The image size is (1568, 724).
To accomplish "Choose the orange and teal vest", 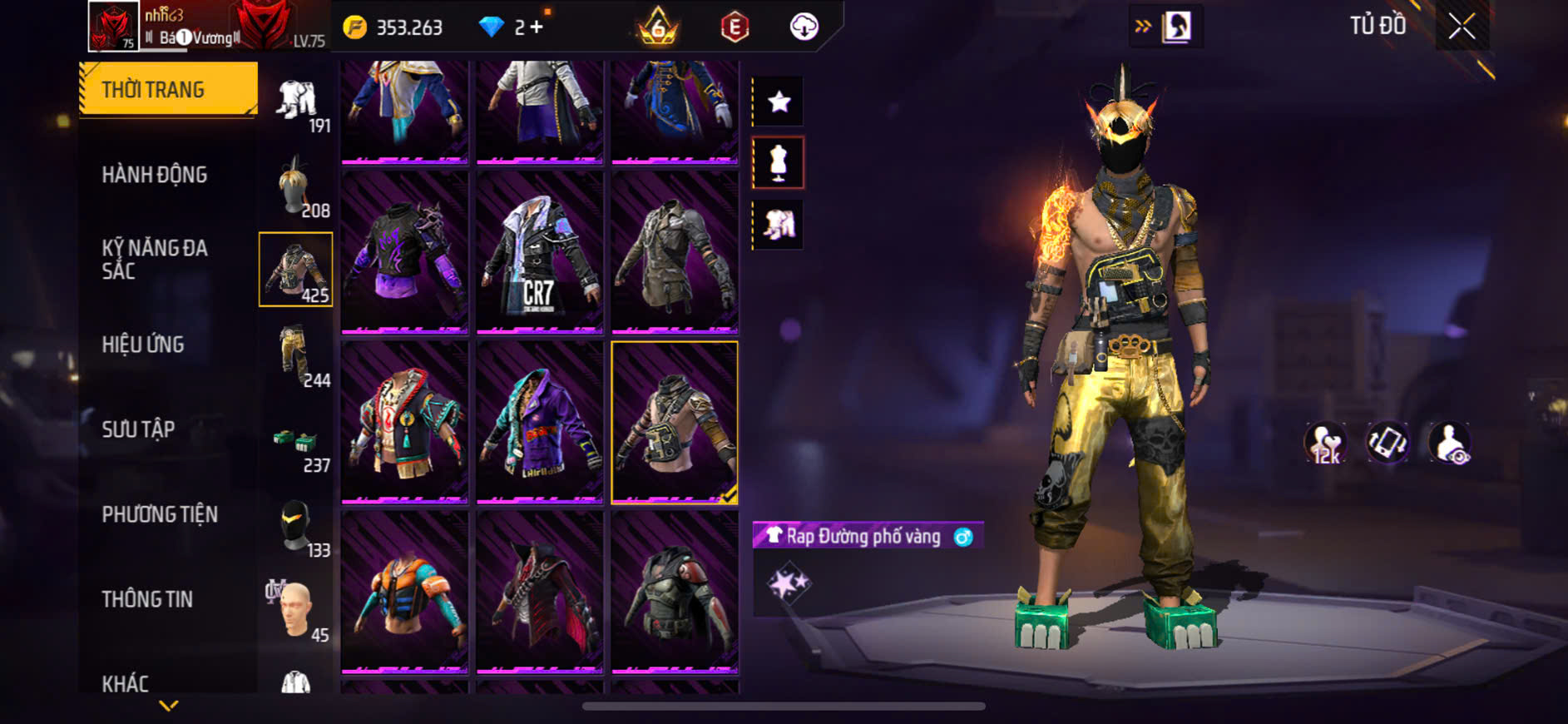I will [x=405, y=592].
